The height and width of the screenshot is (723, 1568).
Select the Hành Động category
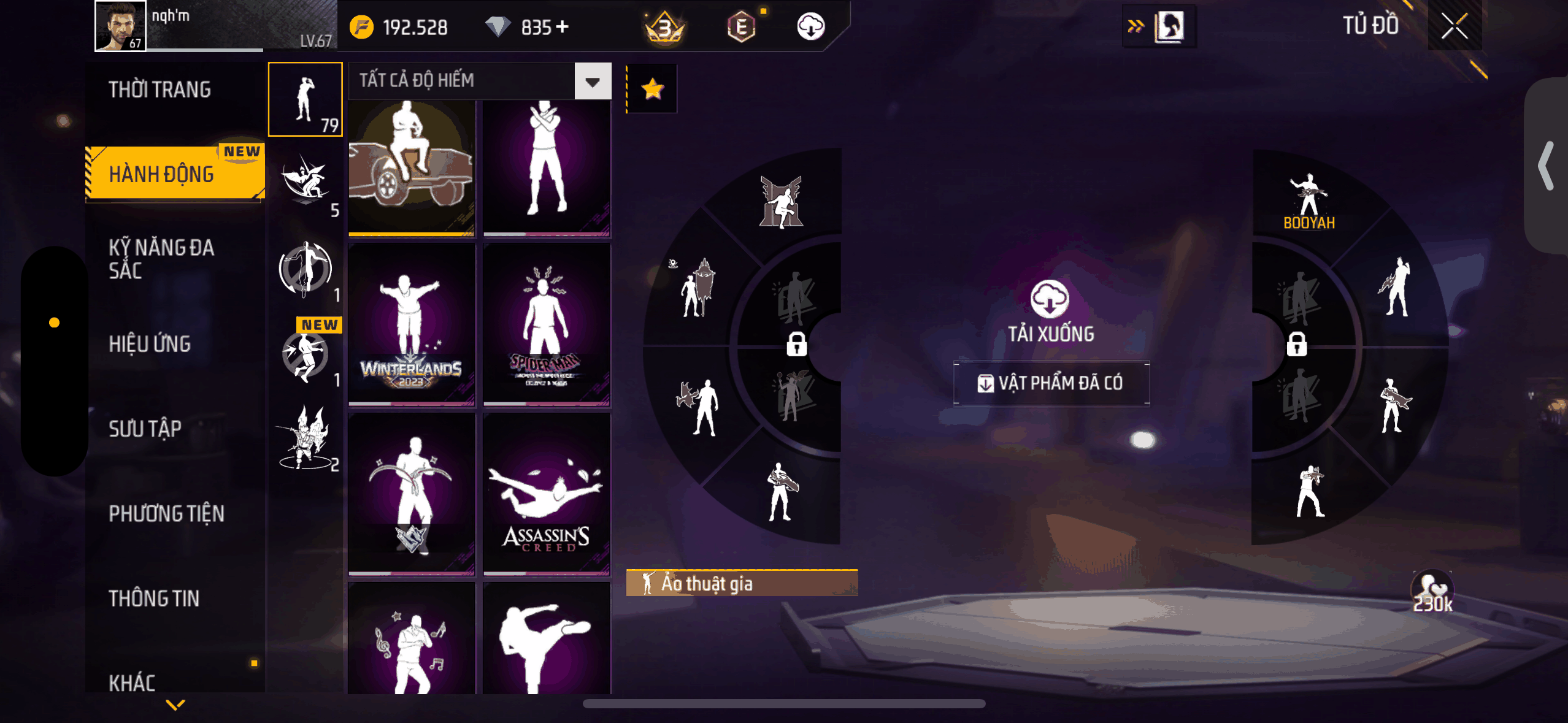point(162,174)
